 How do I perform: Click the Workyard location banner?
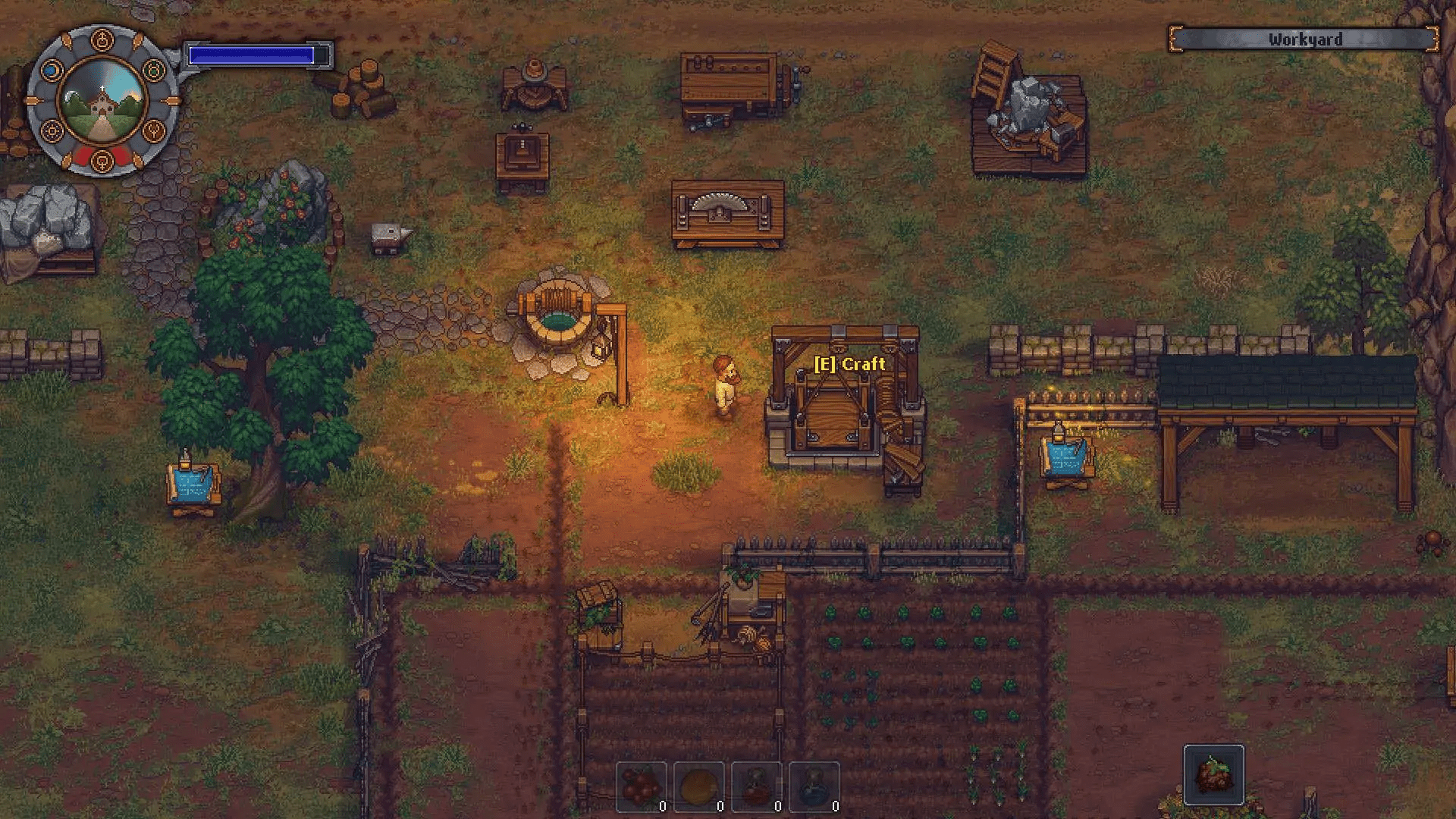(x=1305, y=39)
